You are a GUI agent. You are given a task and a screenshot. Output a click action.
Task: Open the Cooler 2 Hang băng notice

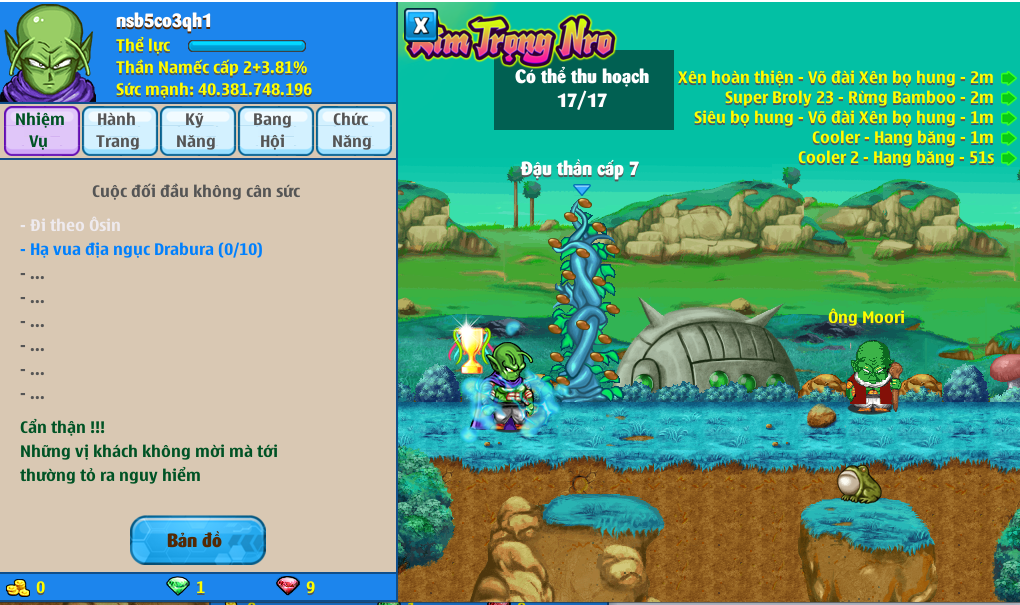coord(897,157)
